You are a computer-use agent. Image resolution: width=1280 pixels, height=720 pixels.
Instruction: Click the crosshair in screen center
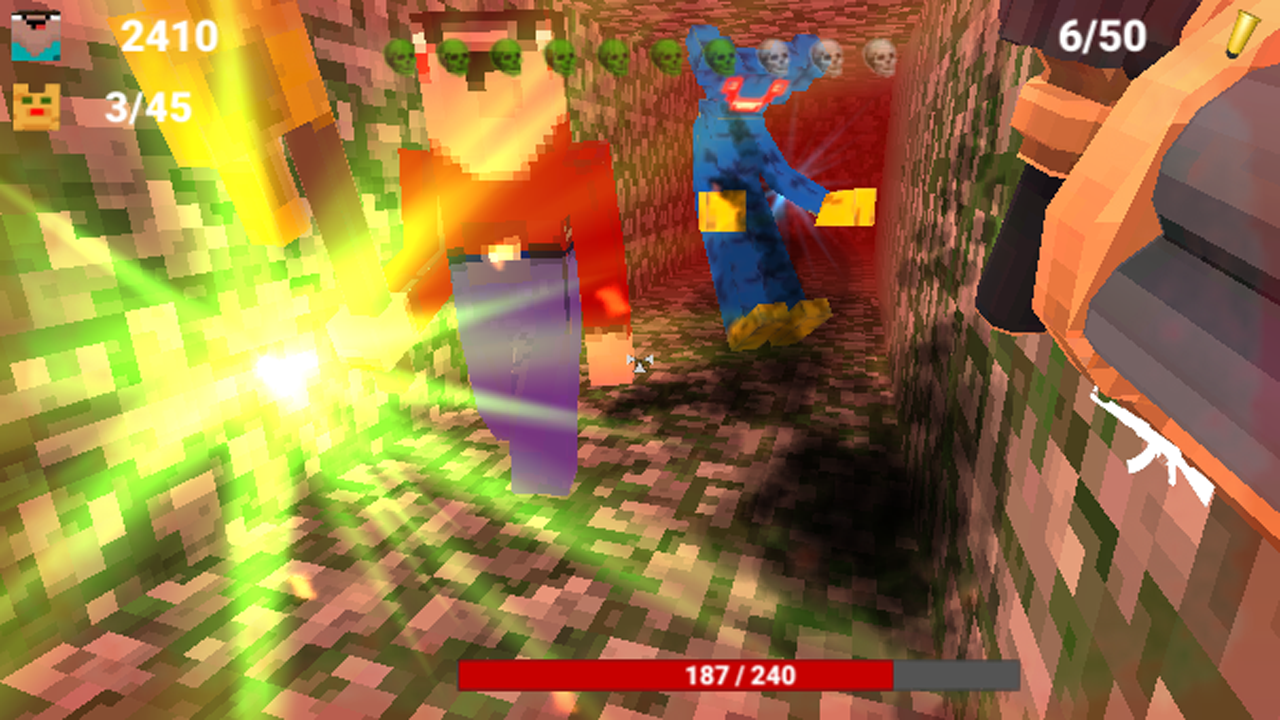tap(640, 362)
